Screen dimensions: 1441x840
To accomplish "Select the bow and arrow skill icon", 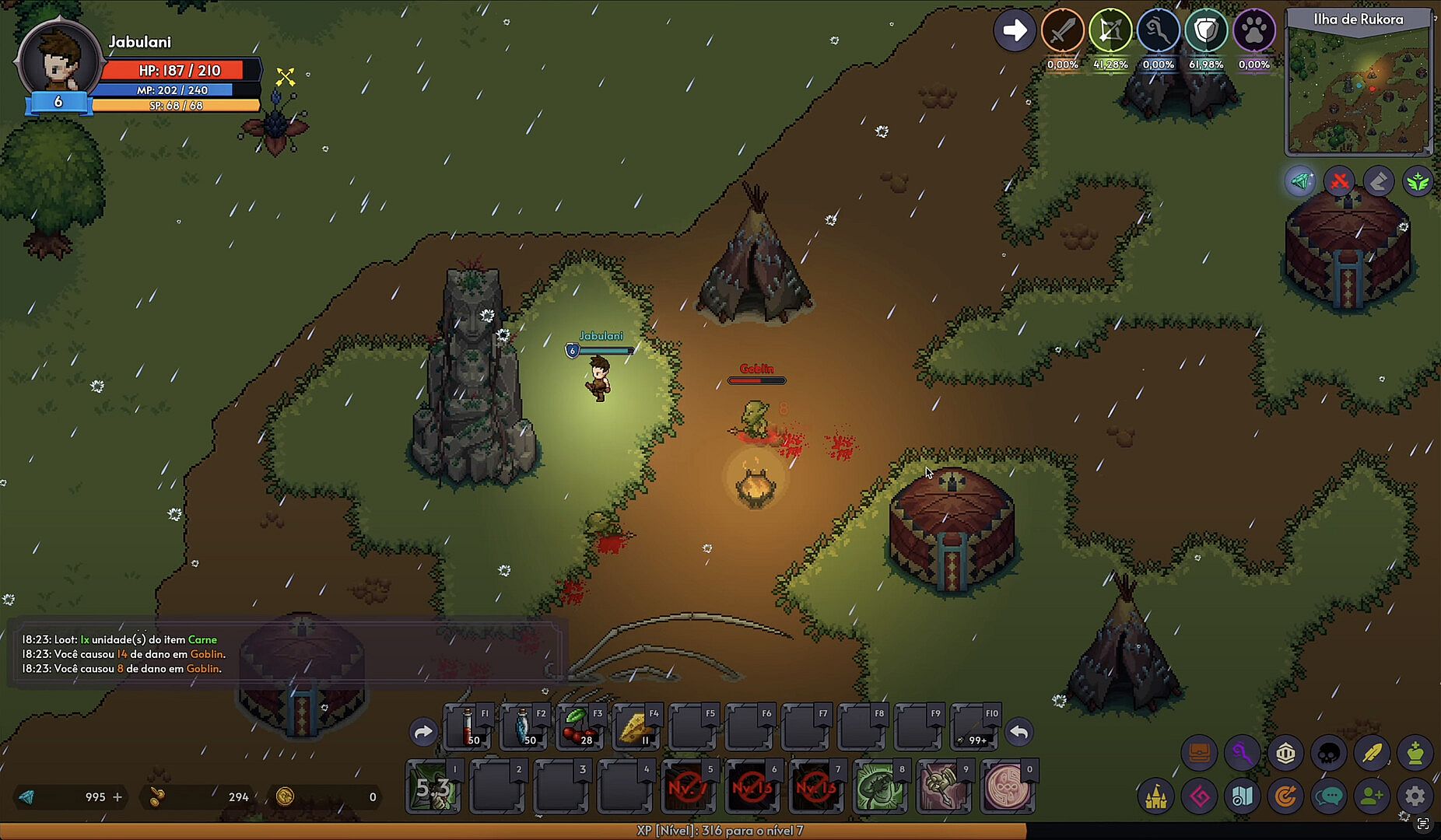I will 1110,31.
